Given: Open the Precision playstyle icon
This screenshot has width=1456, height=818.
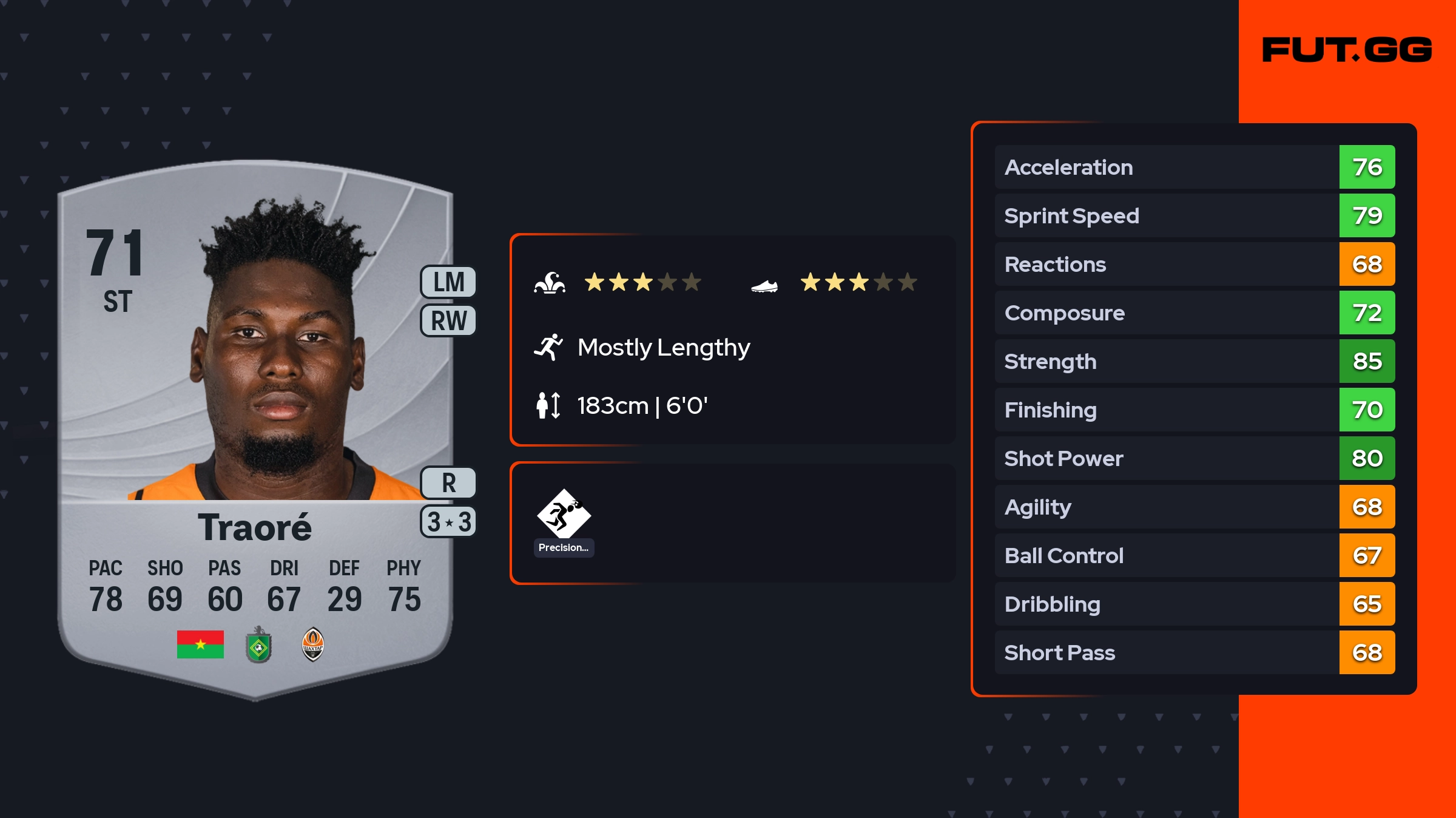Looking at the screenshot, I should point(564,515).
